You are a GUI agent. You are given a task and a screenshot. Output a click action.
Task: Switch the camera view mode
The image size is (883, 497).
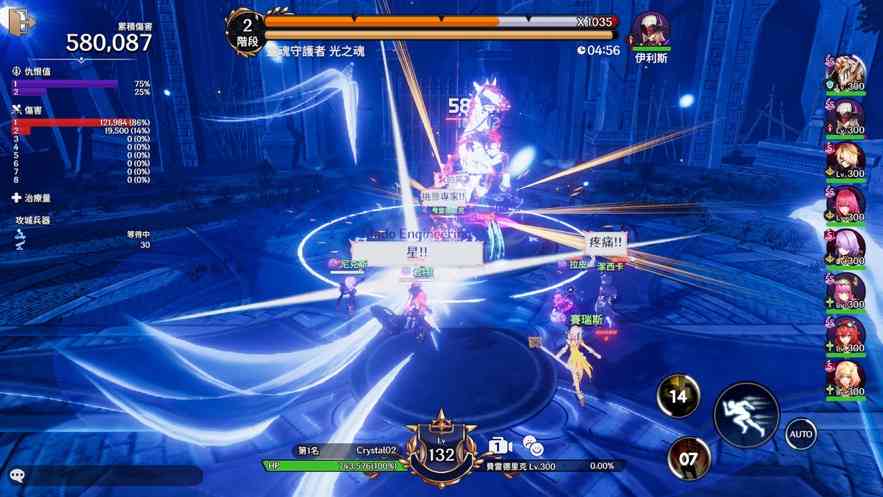coord(500,446)
